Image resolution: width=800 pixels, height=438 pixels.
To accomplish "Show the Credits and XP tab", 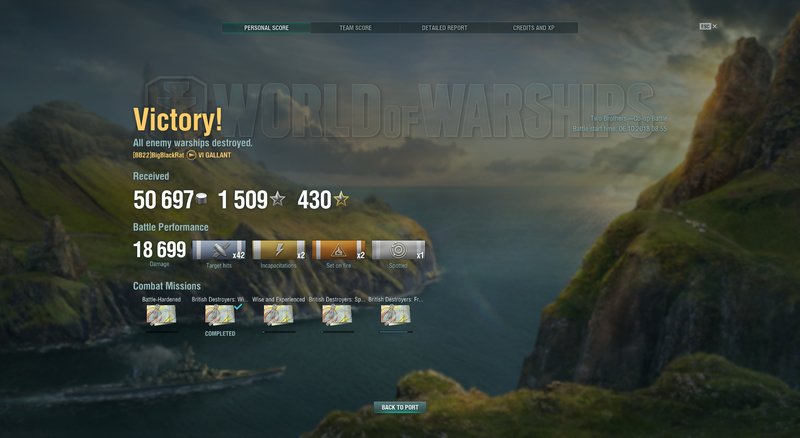I will 533,28.
